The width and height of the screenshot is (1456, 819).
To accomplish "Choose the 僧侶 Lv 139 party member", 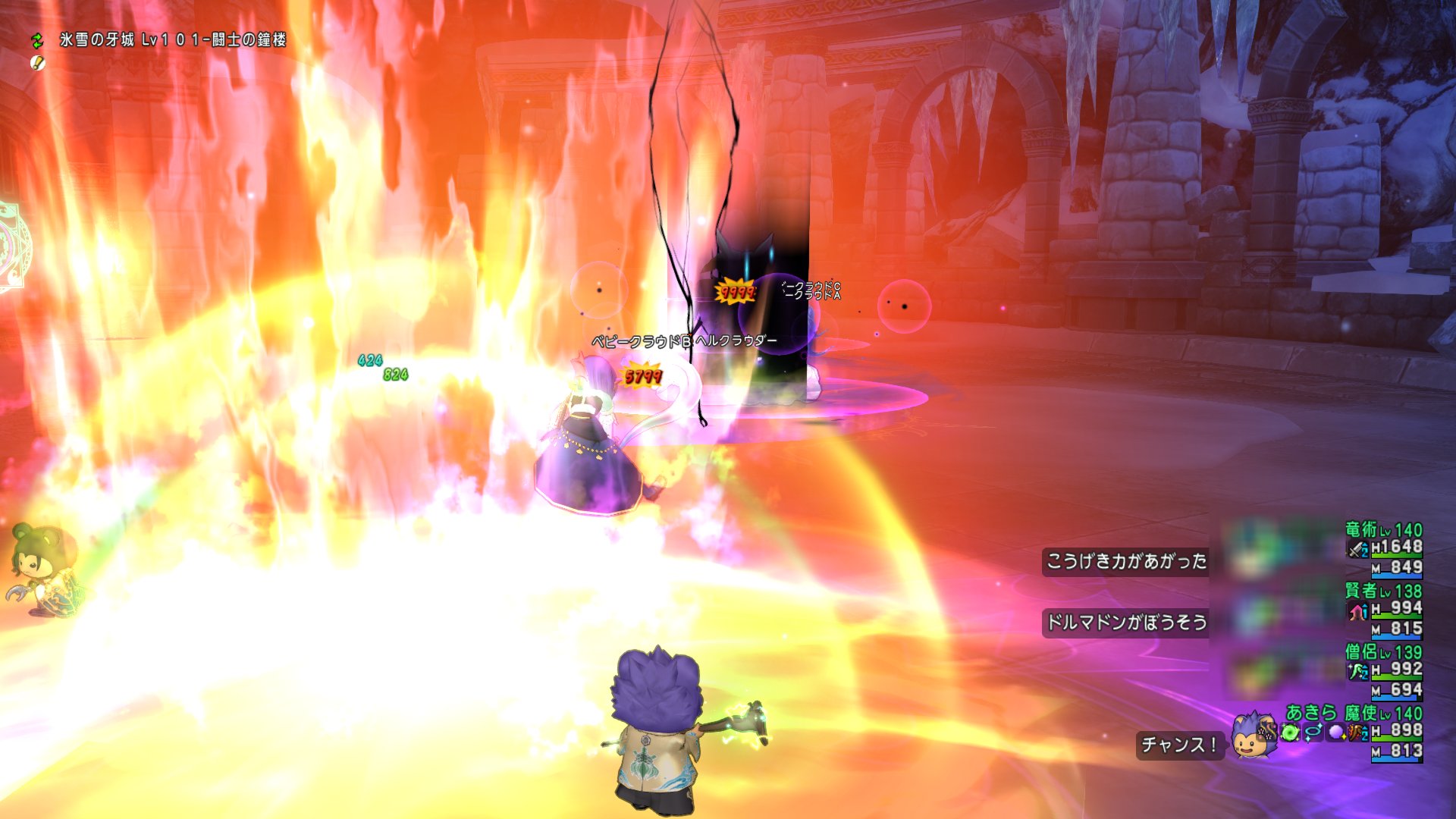I will [x=1383, y=652].
